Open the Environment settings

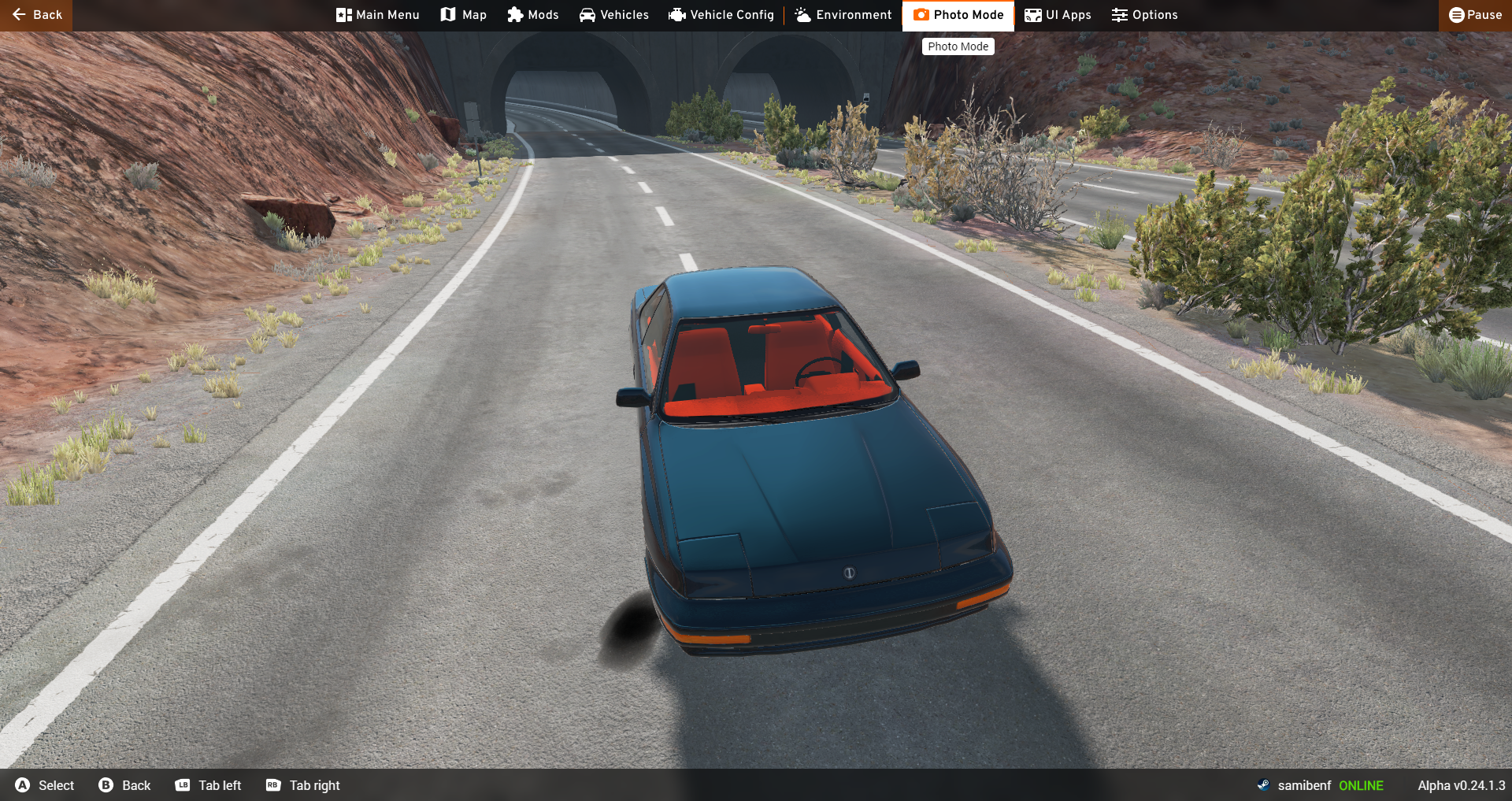[843, 15]
